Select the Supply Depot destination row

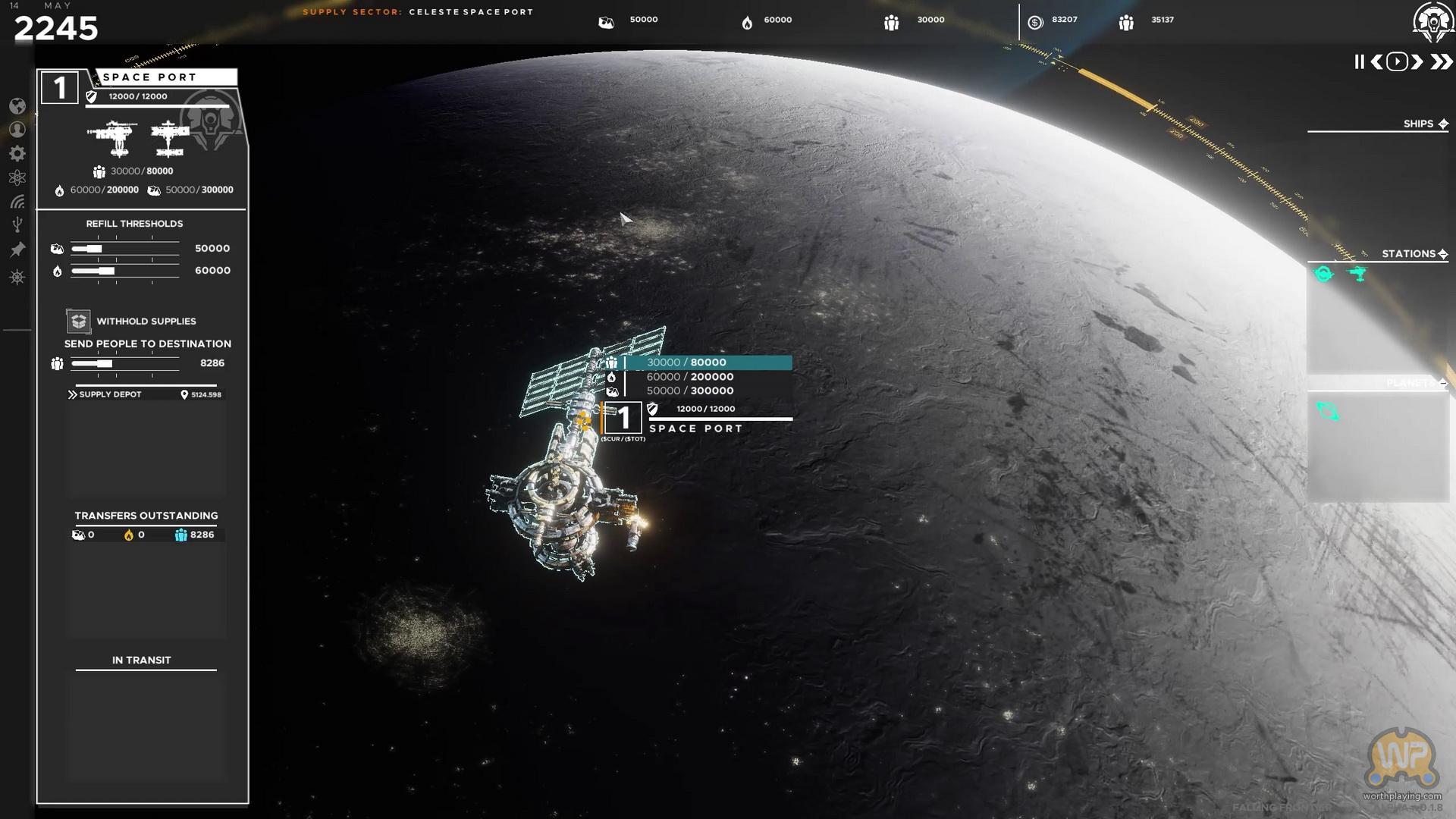(x=144, y=394)
